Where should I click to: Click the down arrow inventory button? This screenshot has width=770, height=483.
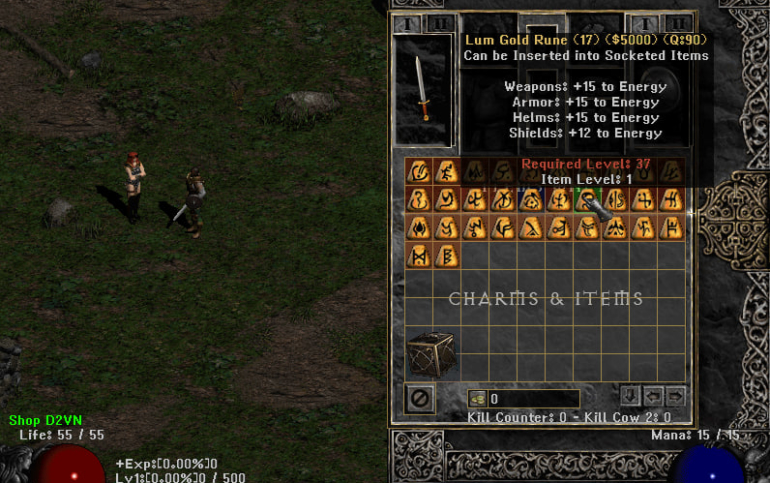tap(630, 396)
